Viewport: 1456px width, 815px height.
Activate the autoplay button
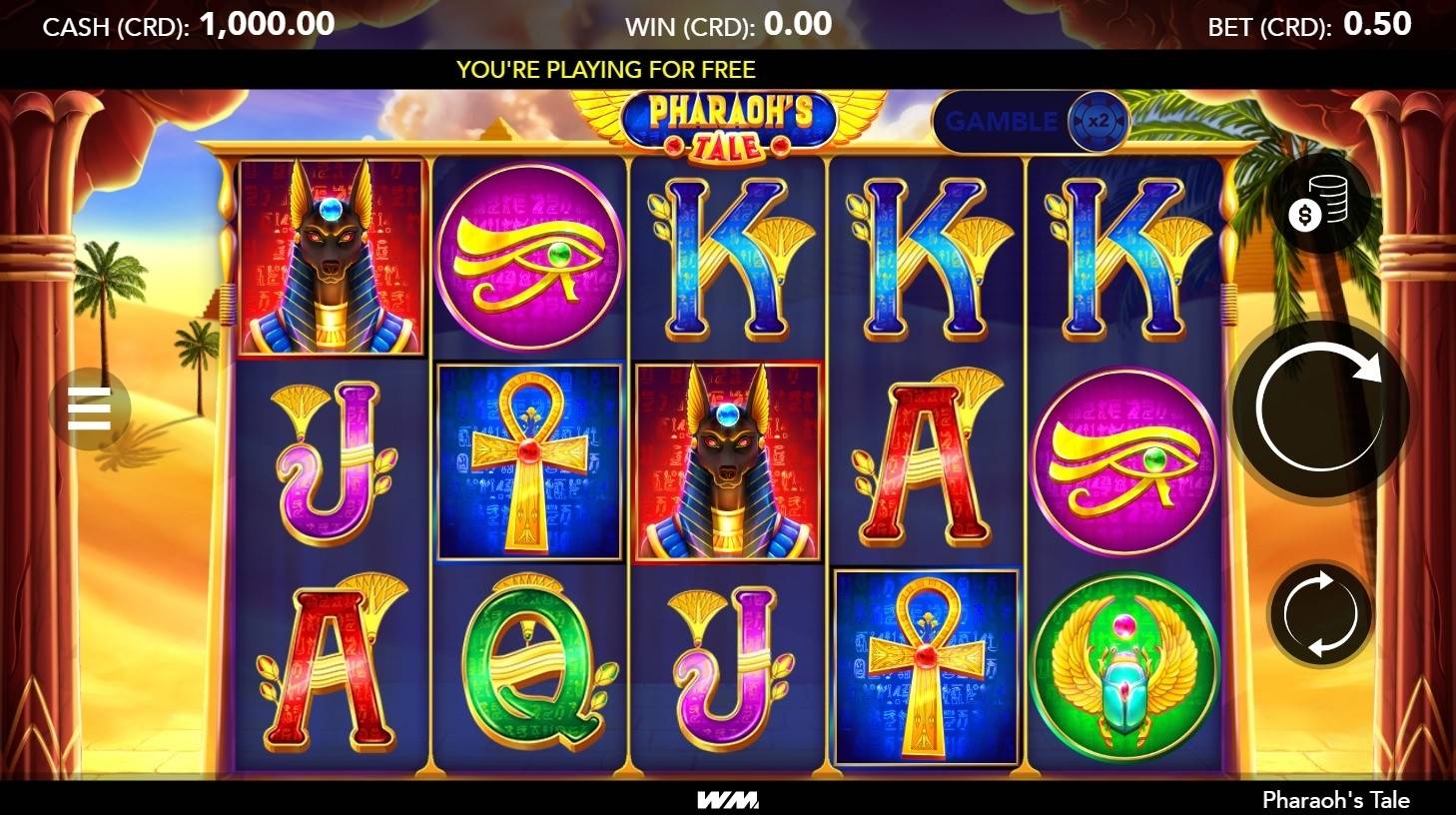(x=1320, y=613)
